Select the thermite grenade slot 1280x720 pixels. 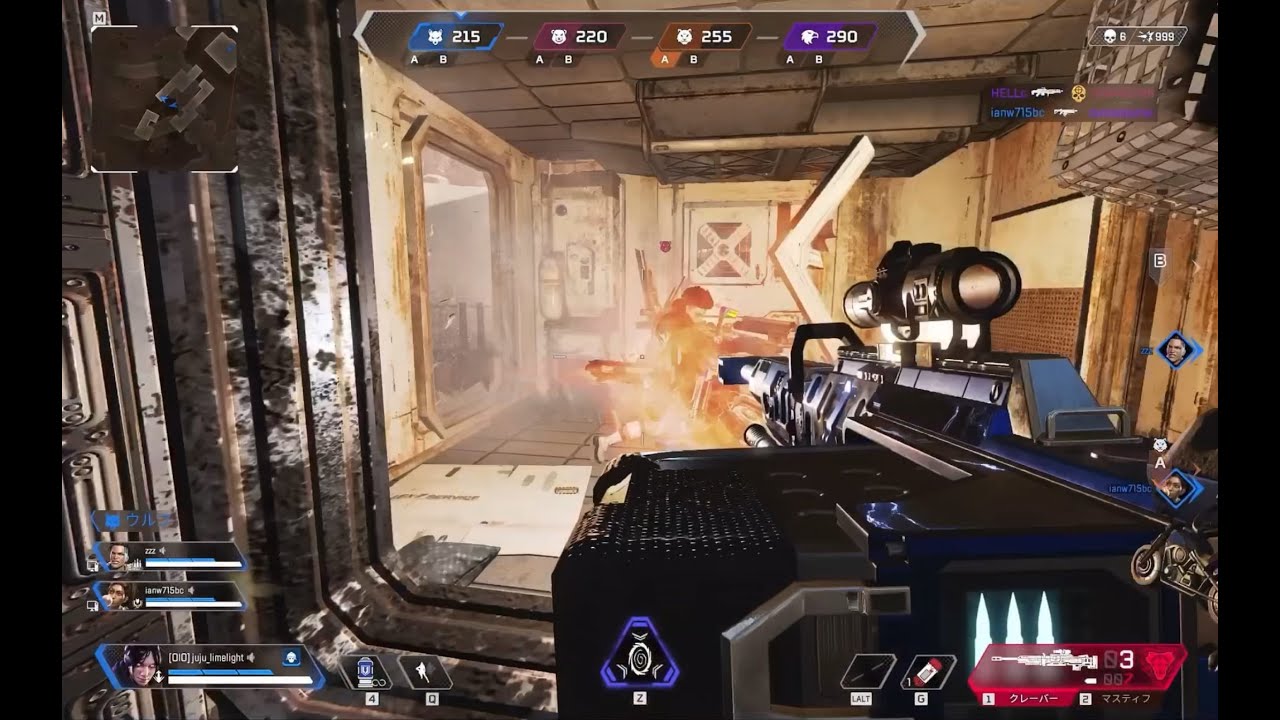(x=927, y=671)
